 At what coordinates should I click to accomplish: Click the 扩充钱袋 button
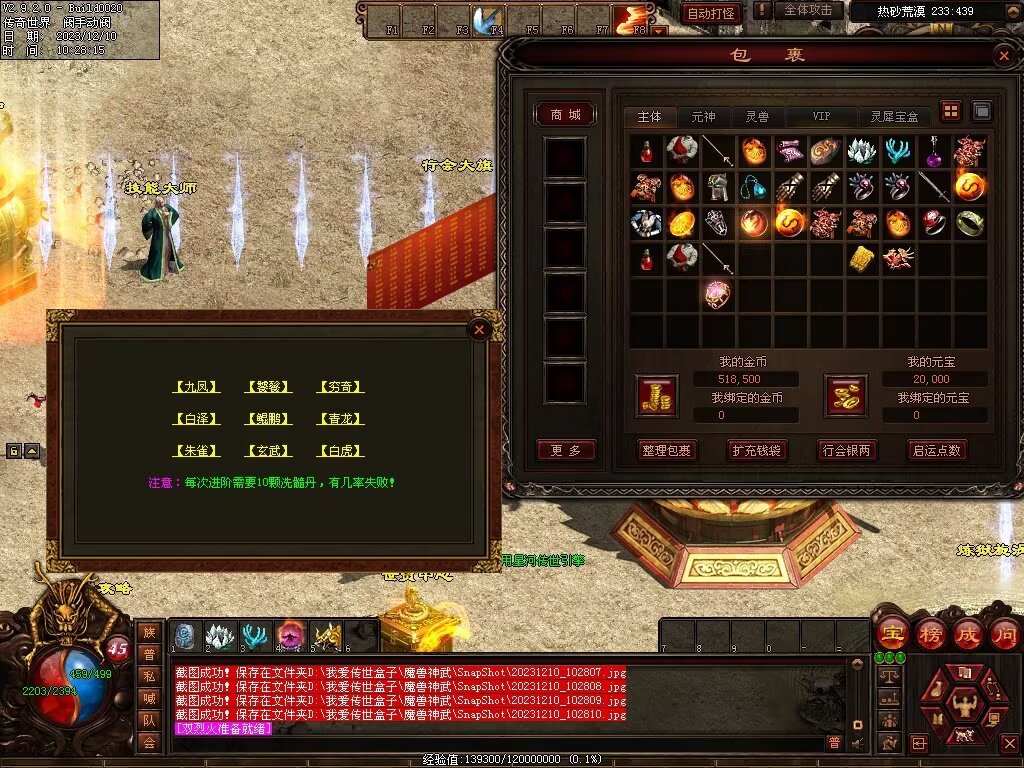click(x=756, y=450)
